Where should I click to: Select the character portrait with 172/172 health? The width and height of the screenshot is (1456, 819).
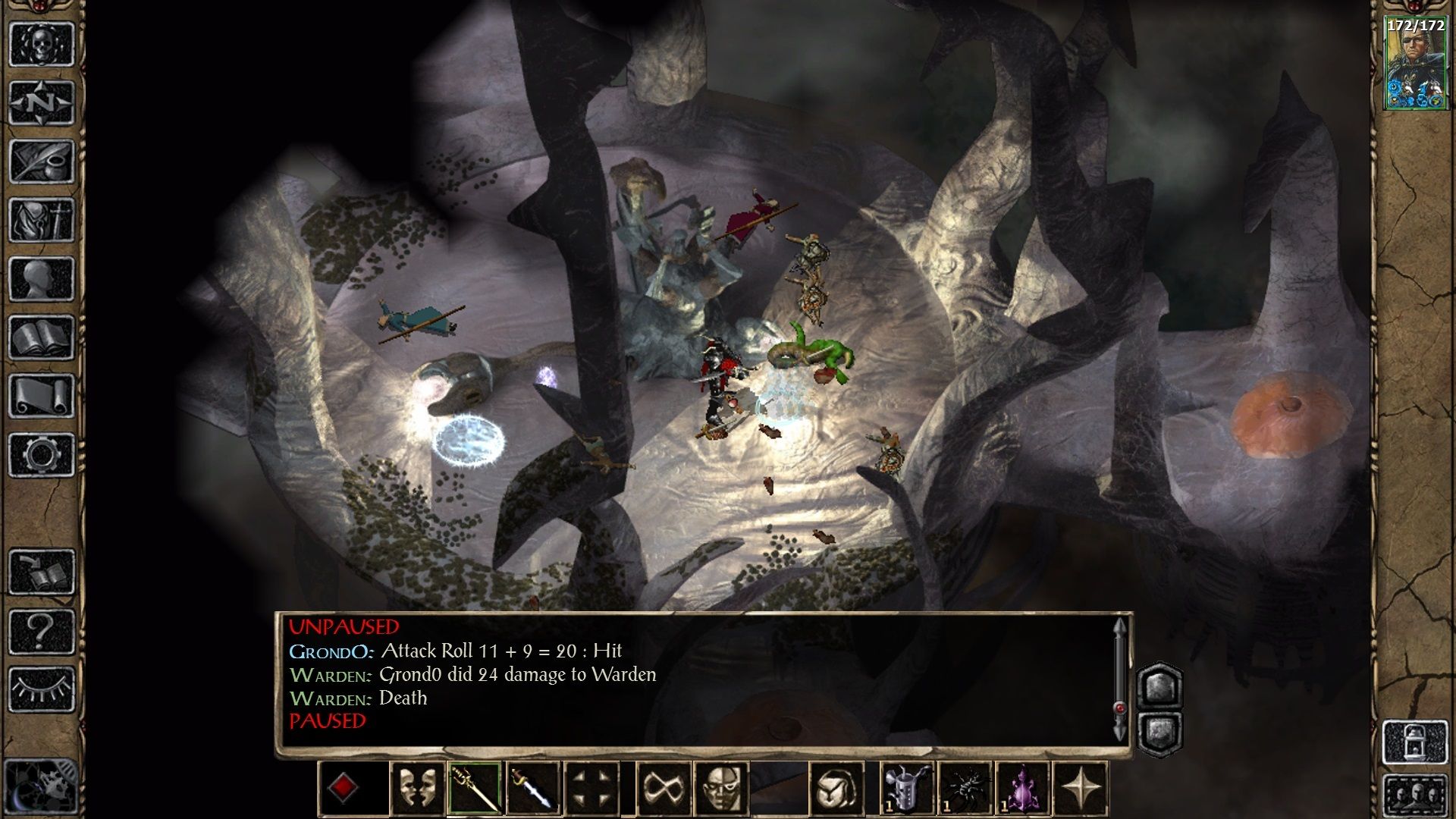[1415, 64]
